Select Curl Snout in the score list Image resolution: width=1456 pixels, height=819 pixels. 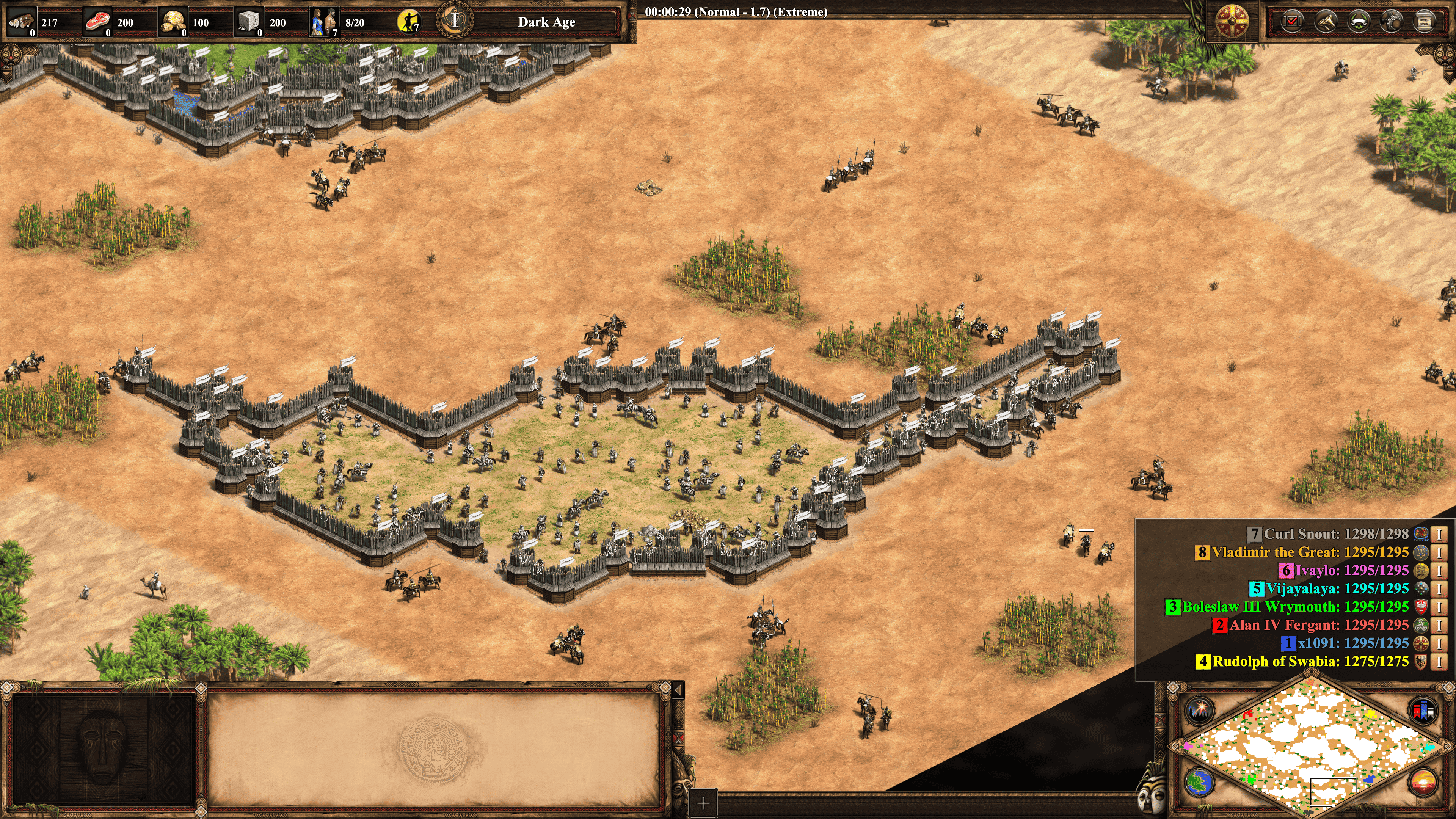pos(1335,533)
